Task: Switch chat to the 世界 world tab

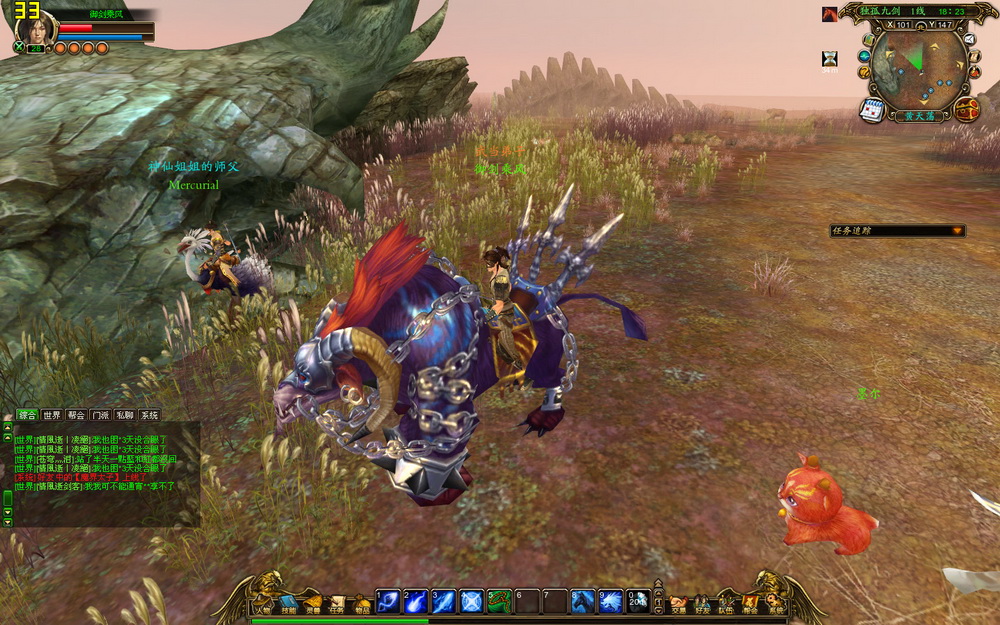Action: pyautogui.click(x=52, y=415)
